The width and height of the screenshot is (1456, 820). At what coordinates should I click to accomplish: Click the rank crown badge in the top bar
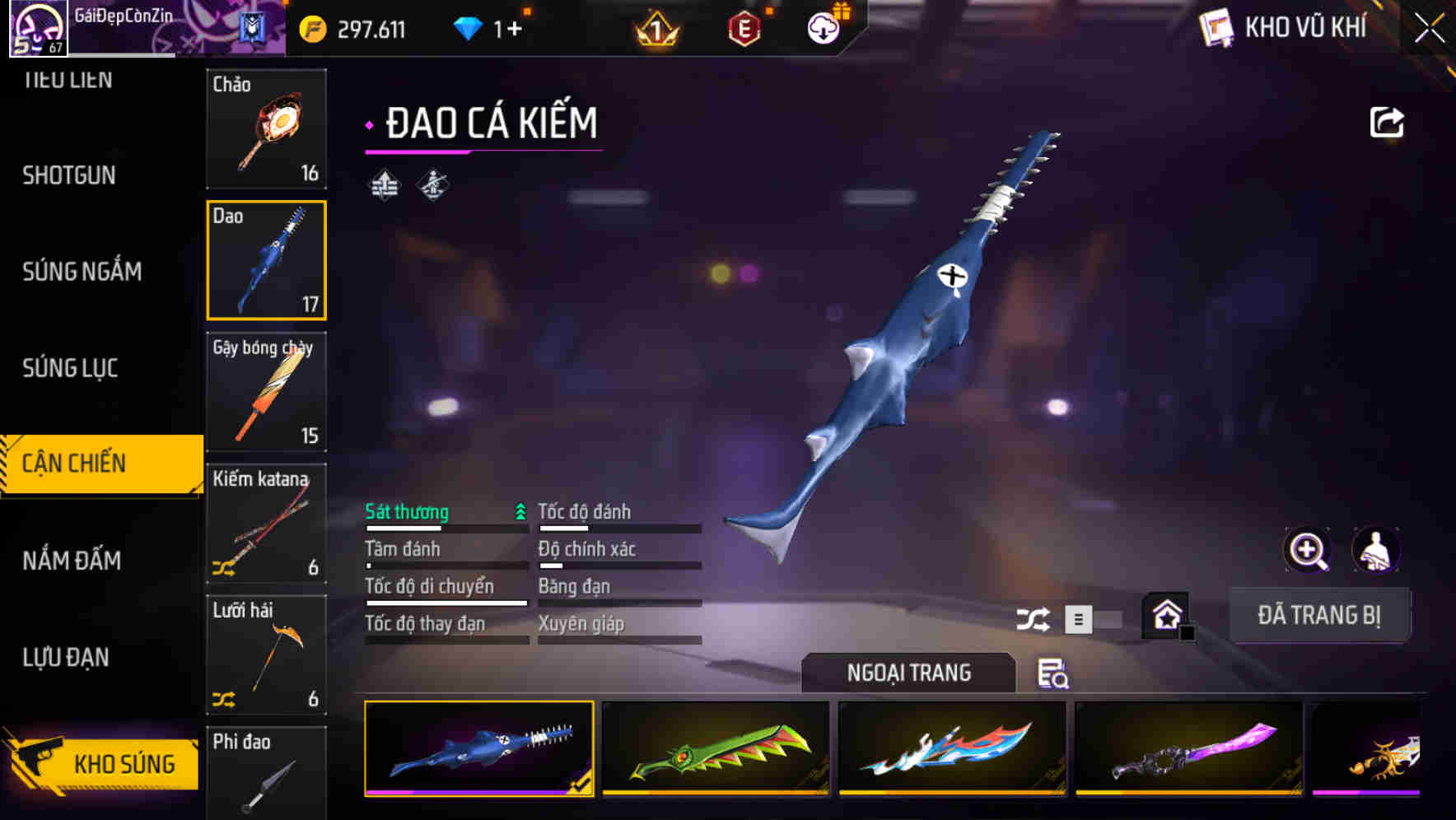(x=653, y=27)
